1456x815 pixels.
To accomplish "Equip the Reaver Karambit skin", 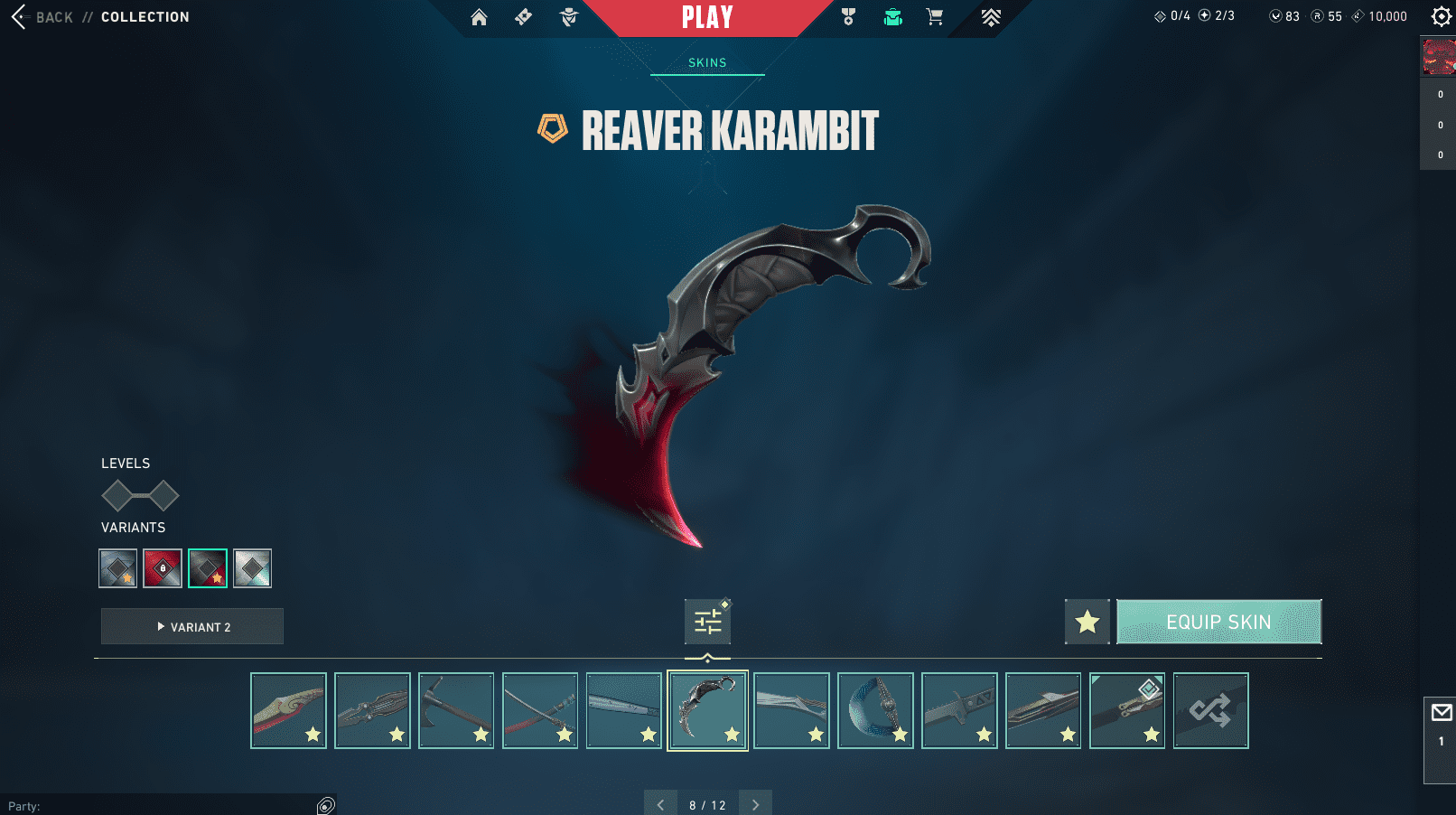I will [x=1218, y=622].
